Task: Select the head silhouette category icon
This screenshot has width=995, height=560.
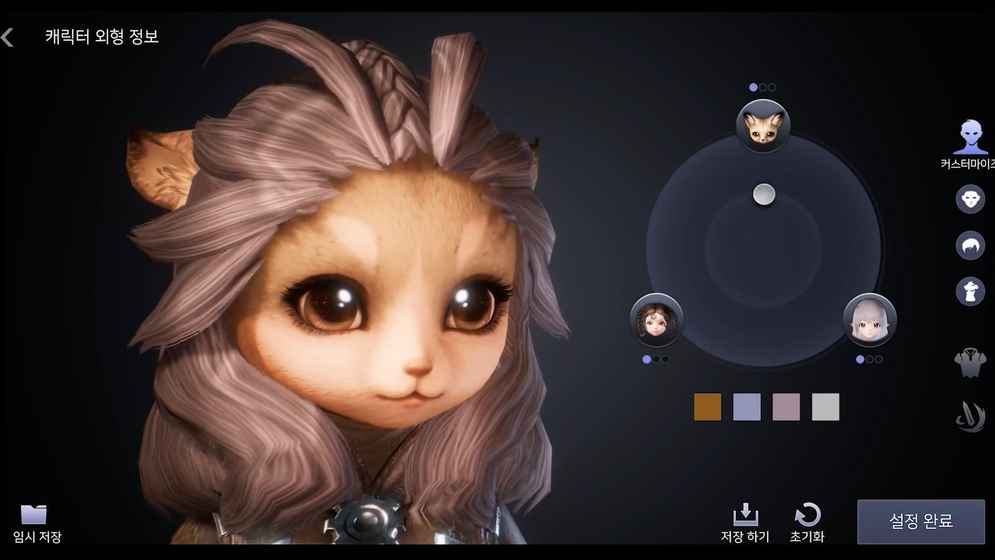Action: (970, 291)
